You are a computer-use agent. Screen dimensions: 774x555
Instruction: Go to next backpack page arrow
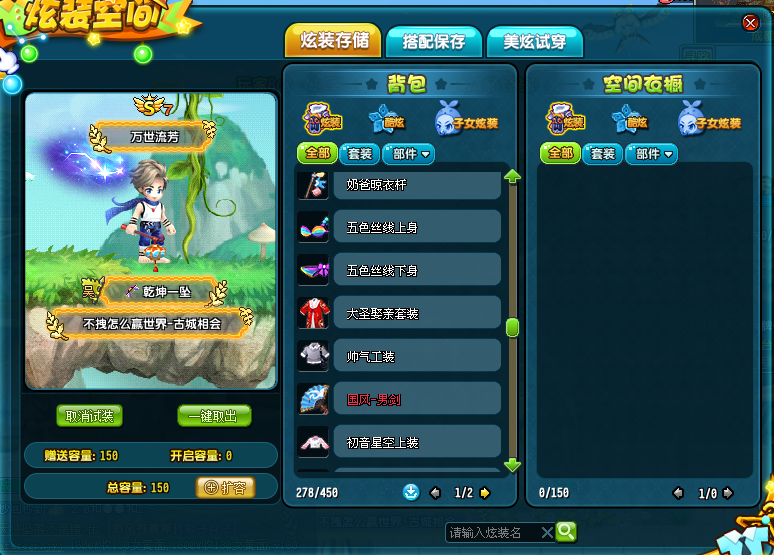click(485, 492)
